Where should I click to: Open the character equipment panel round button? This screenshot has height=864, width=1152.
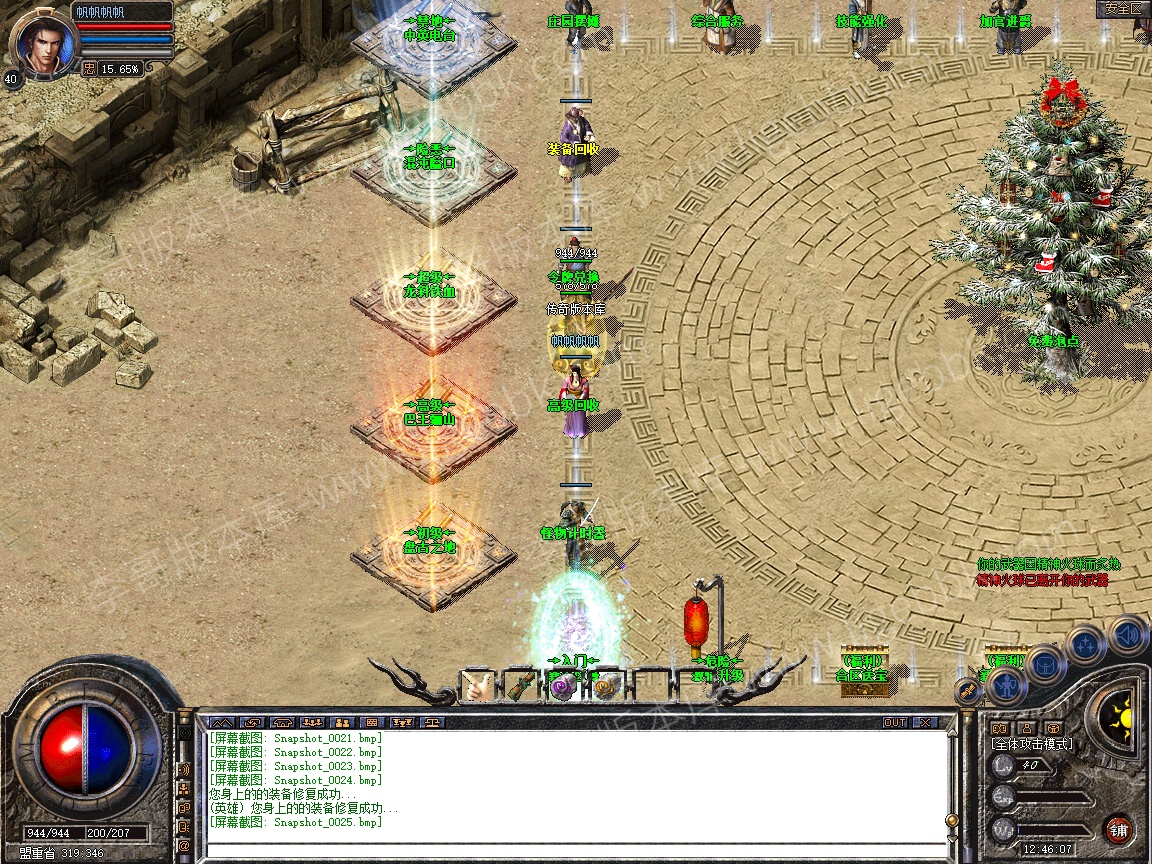pos(1007,686)
